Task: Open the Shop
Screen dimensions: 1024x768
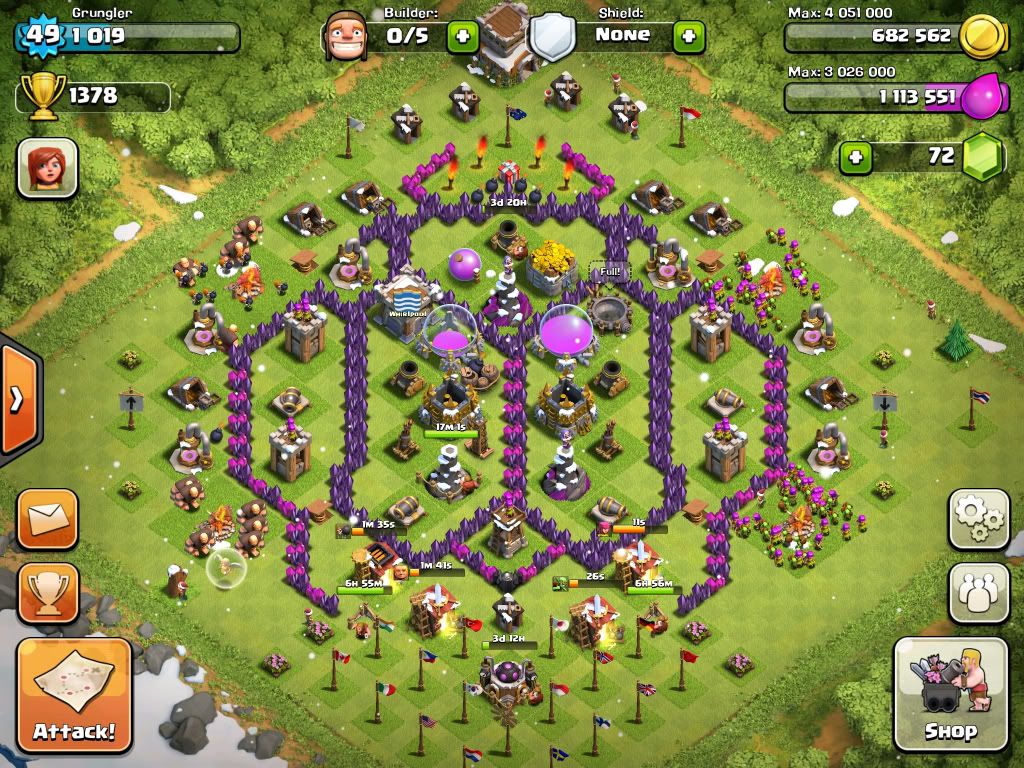Action: coord(950,696)
